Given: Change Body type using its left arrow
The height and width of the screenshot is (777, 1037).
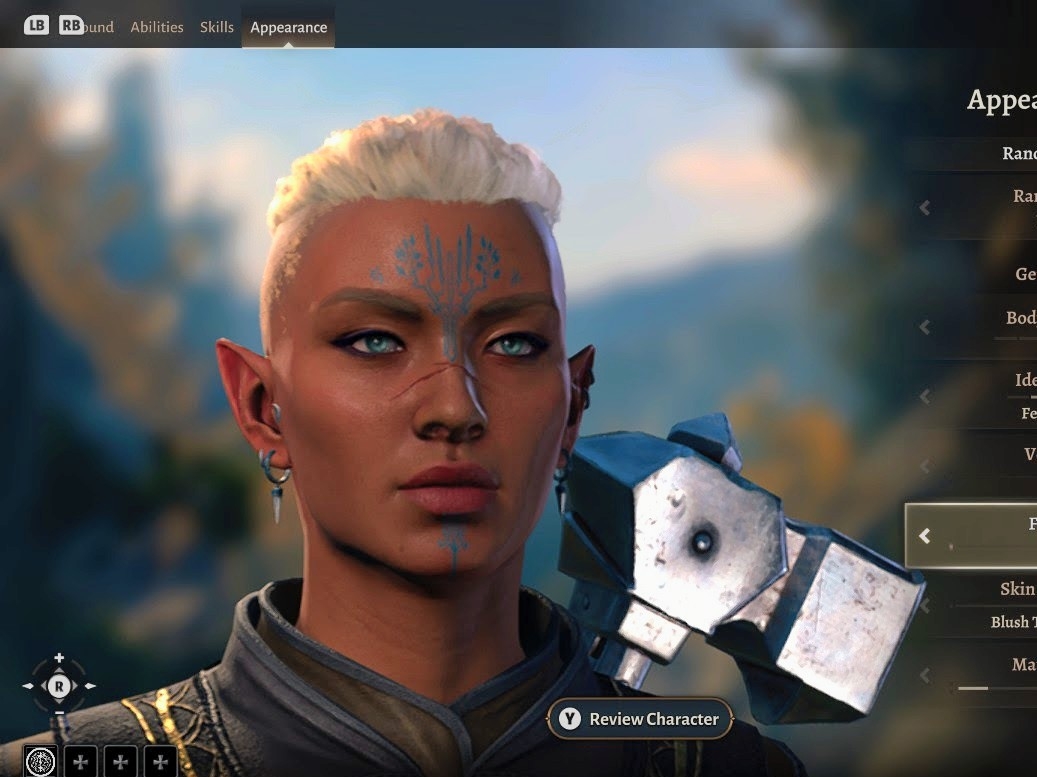Looking at the screenshot, I should click(925, 327).
